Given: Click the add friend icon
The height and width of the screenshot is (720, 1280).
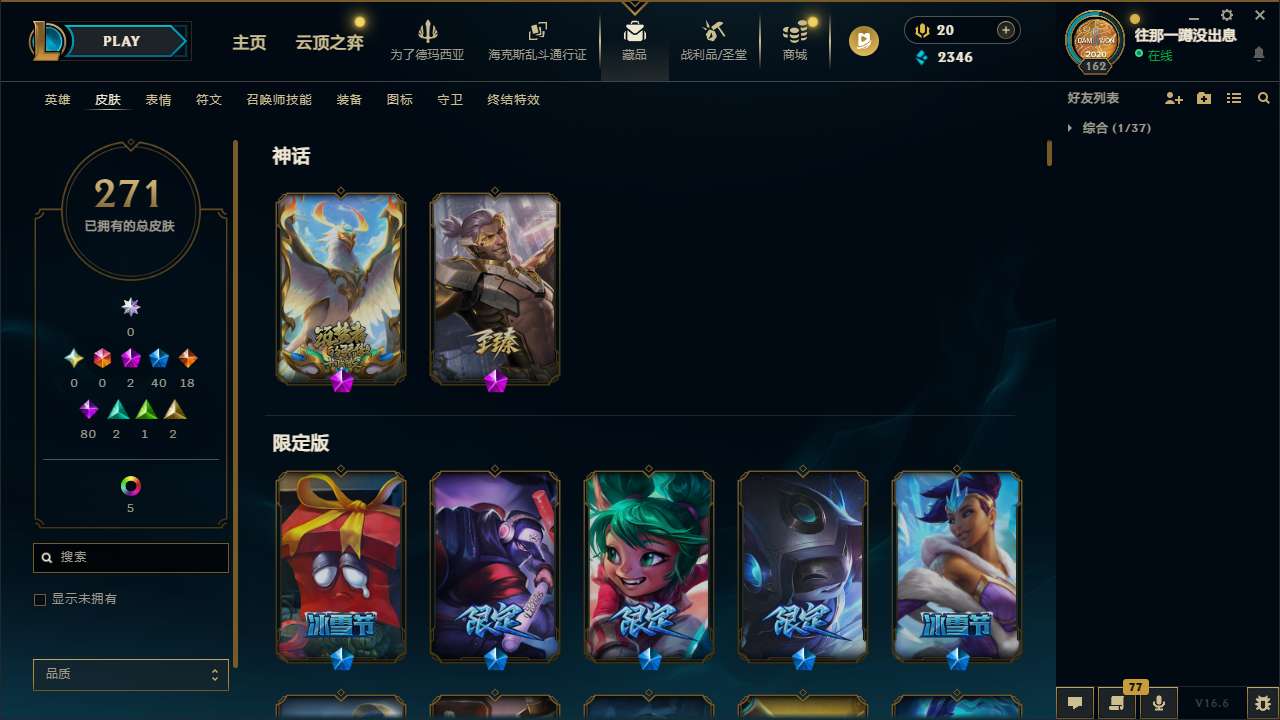Looking at the screenshot, I should (1174, 98).
